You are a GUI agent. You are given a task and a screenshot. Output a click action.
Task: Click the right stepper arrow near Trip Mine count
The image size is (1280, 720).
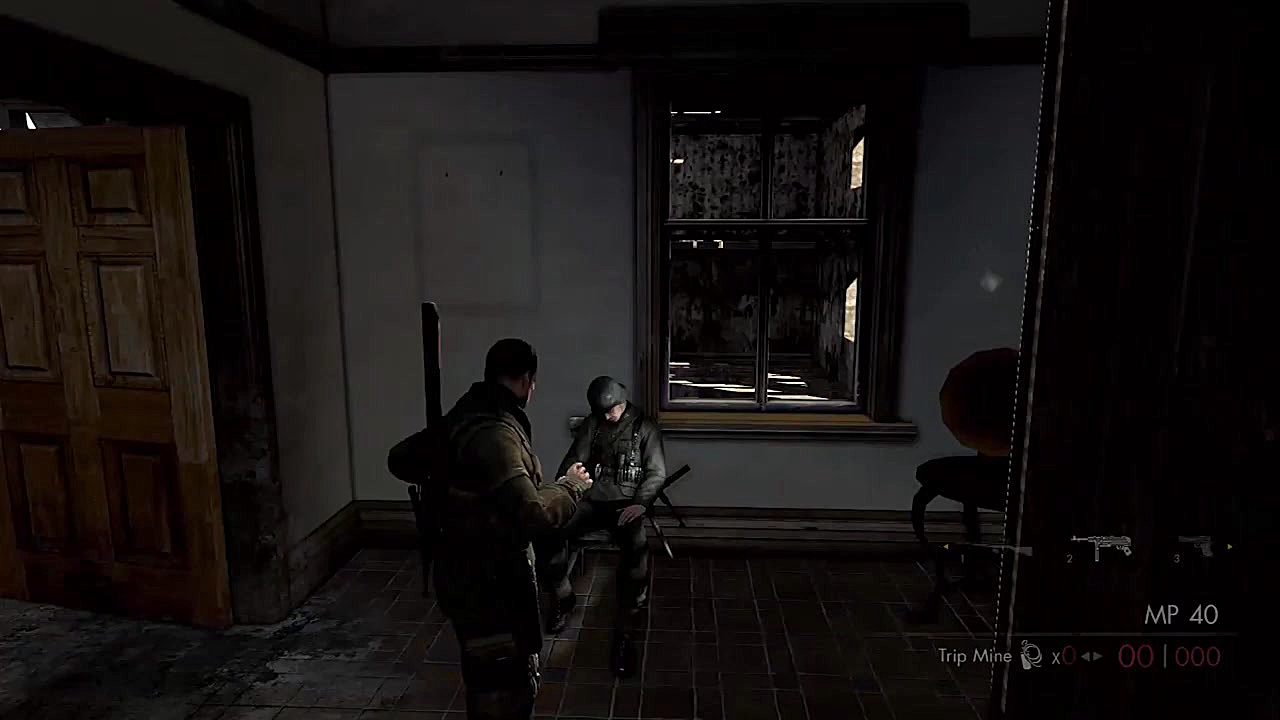[x=1096, y=655]
